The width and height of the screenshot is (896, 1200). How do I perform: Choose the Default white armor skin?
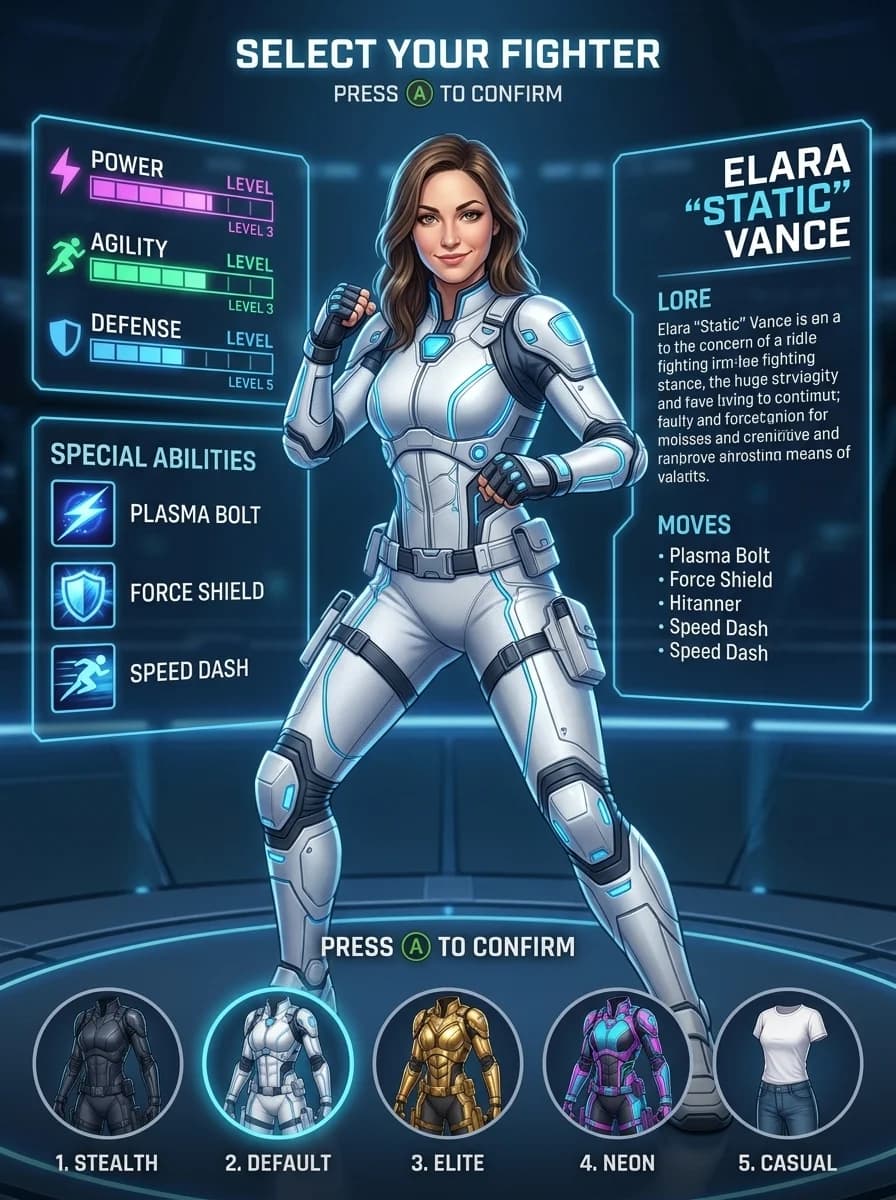pyautogui.click(x=277, y=1061)
